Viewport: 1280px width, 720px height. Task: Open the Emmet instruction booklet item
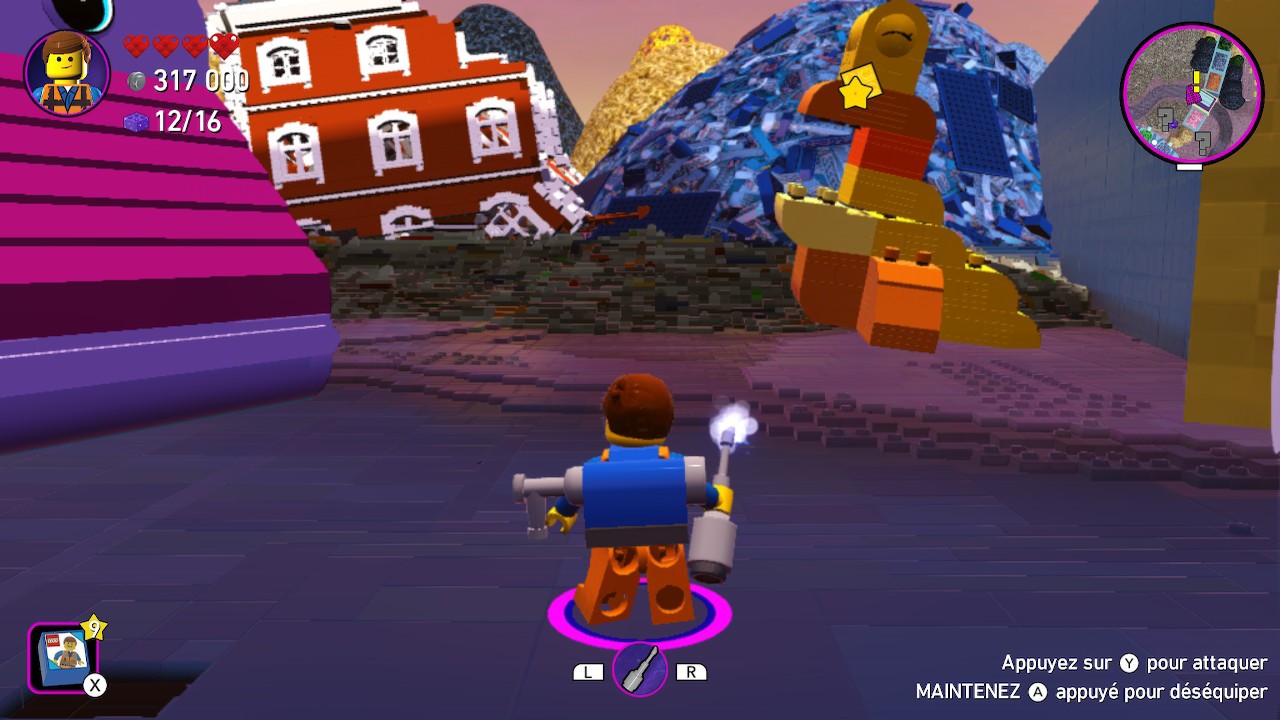pos(62,660)
